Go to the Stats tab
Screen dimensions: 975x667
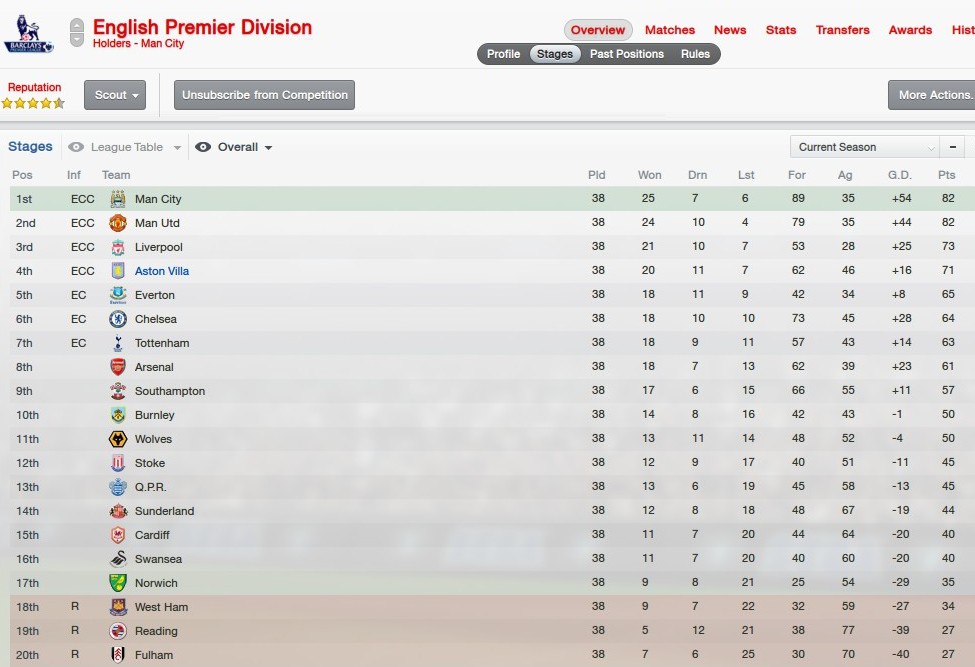pos(781,30)
